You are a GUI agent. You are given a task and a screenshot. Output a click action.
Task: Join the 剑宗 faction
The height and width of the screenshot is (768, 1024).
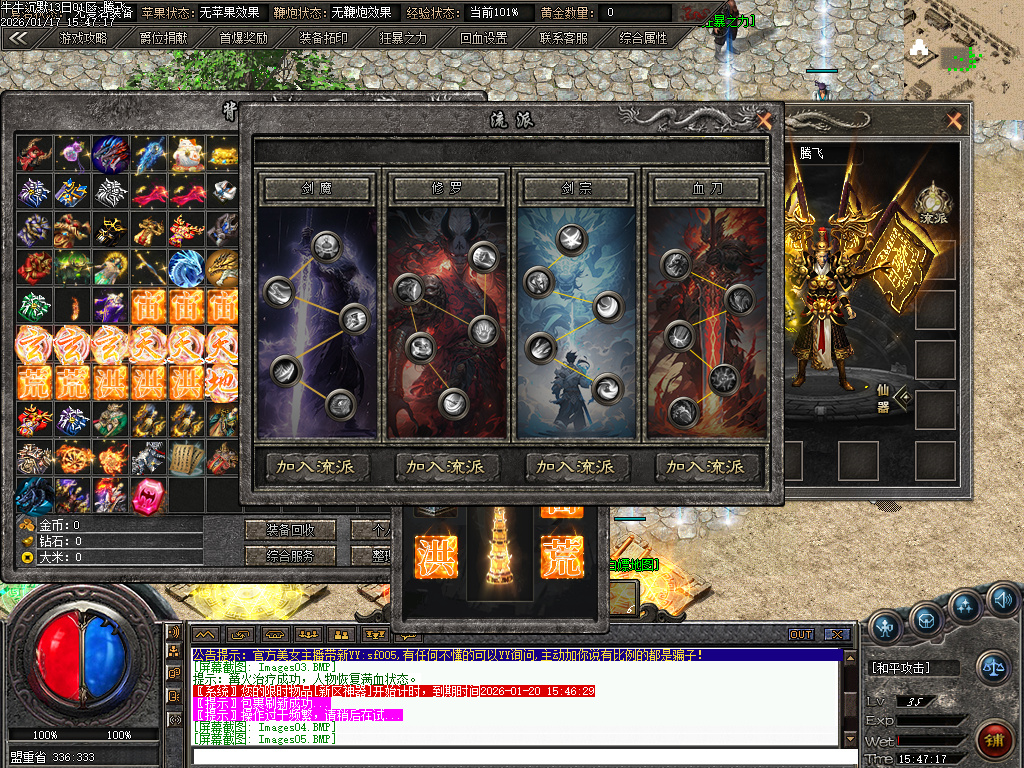coord(577,466)
